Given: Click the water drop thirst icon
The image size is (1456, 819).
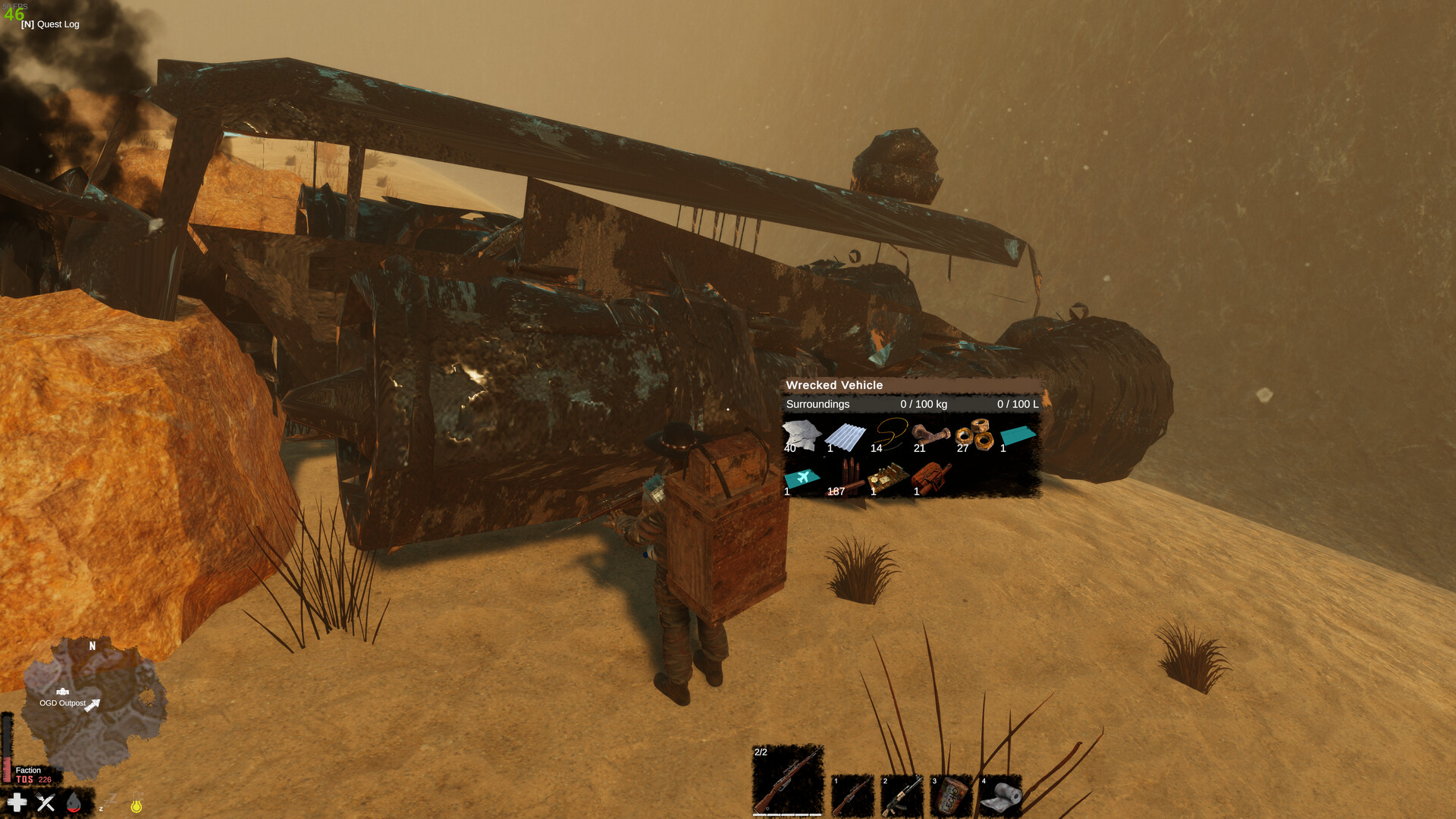Looking at the screenshot, I should click(74, 804).
